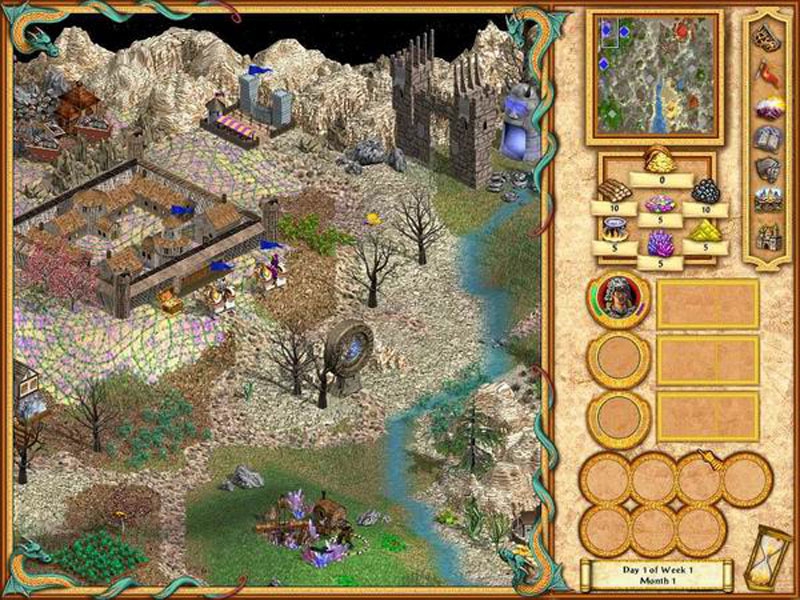Open the stone tablets book icon
The image size is (800, 600).
[768, 138]
